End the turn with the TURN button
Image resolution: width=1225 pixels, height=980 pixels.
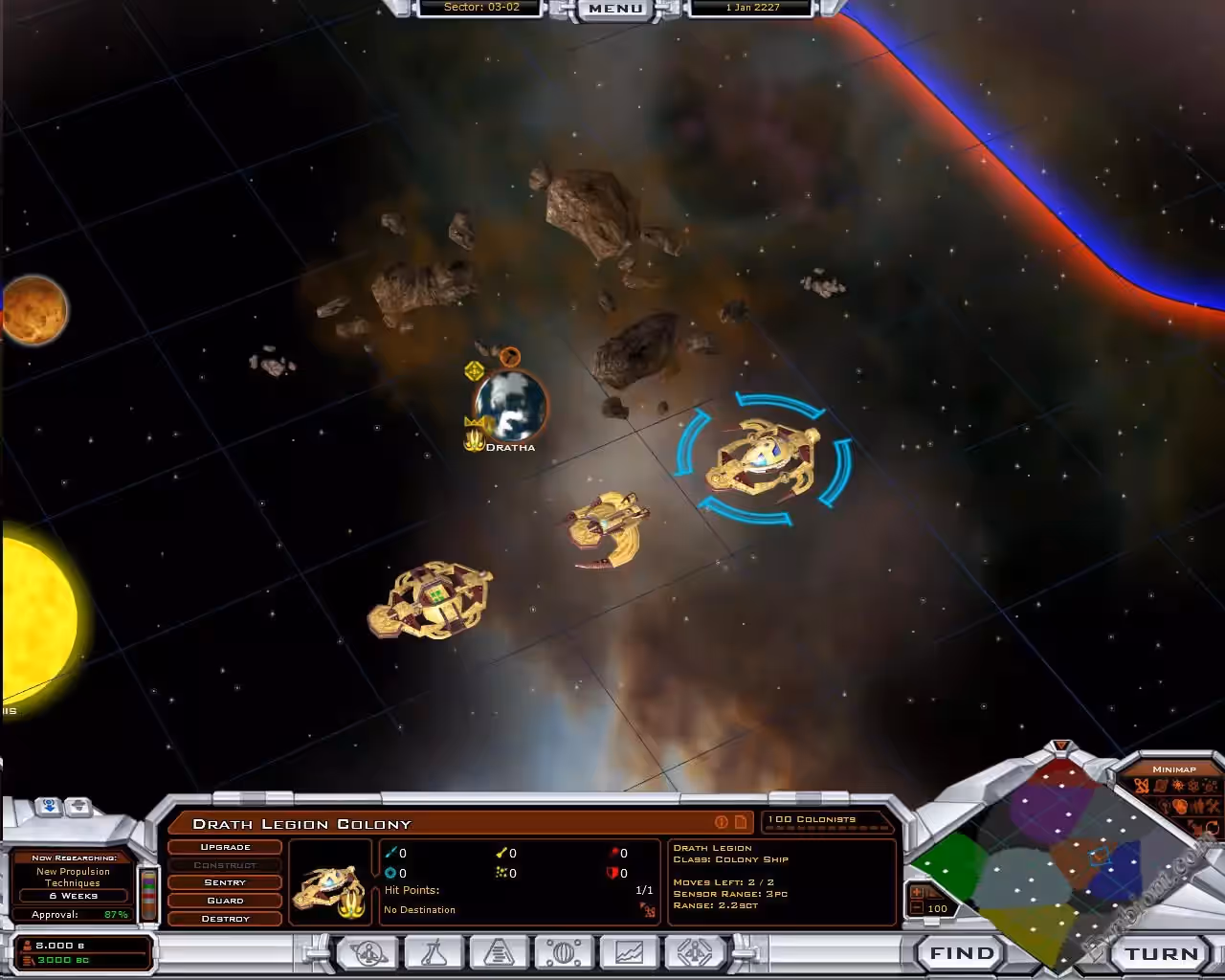coord(1161,953)
